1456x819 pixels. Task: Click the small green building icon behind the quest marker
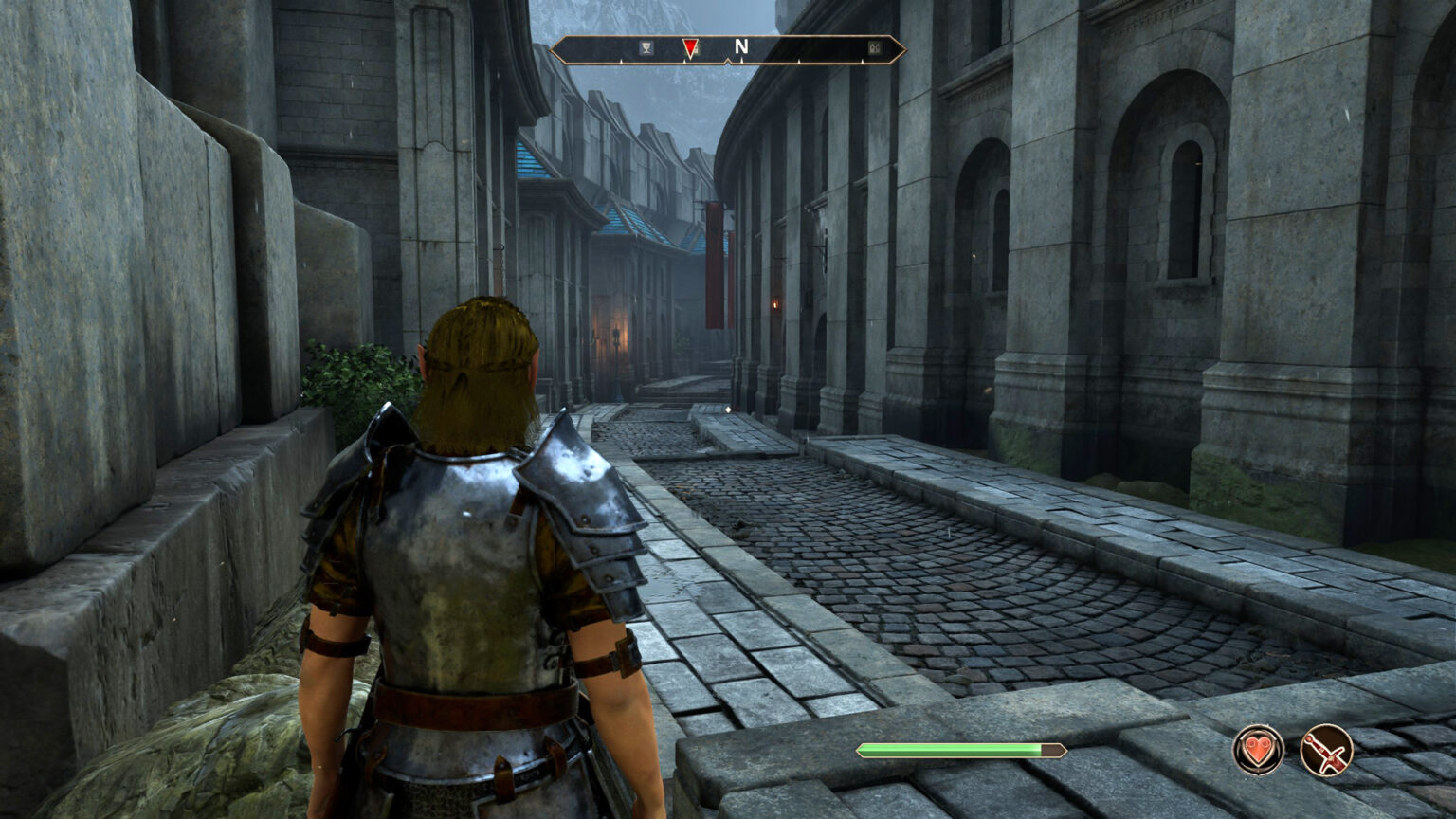[x=698, y=47]
